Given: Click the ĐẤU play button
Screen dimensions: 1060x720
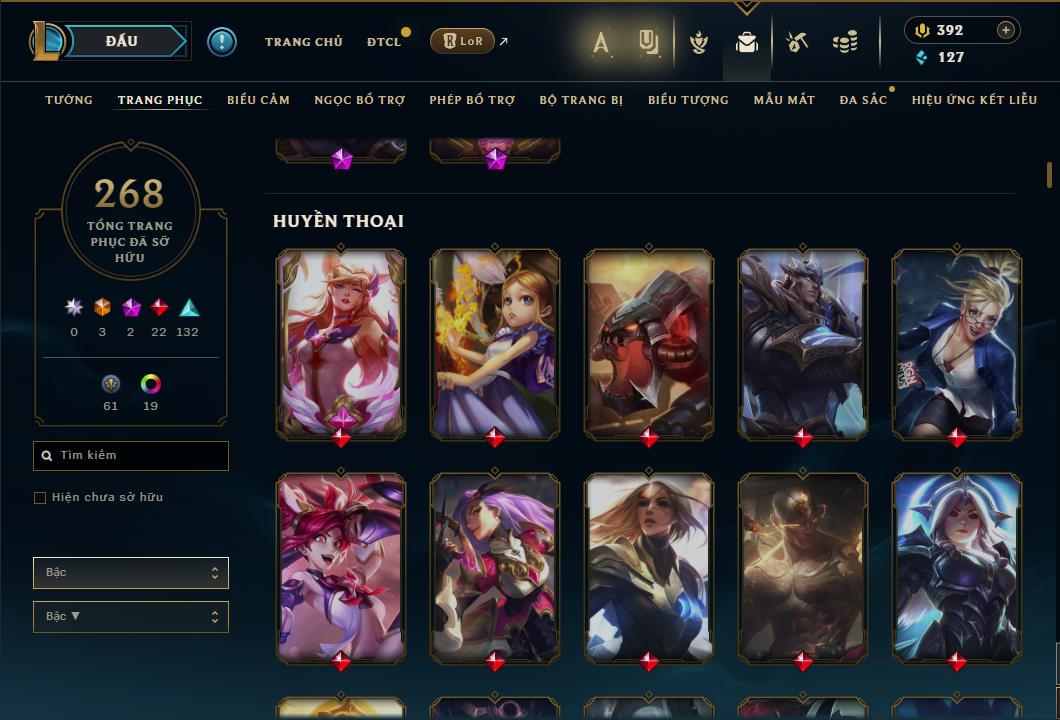Looking at the screenshot, I should [x=122, y=41].
